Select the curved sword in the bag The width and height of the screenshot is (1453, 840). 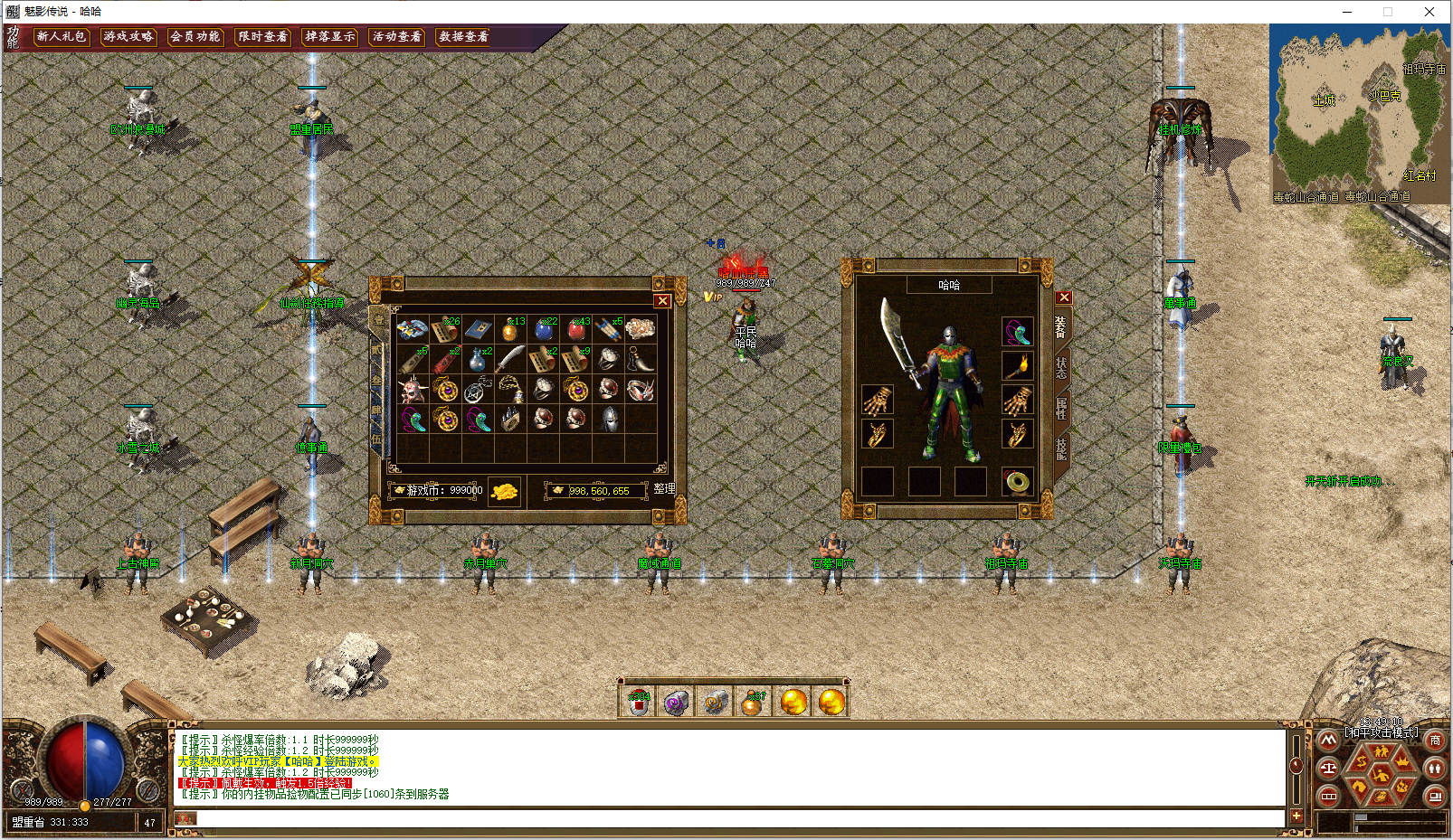point(510,360)
